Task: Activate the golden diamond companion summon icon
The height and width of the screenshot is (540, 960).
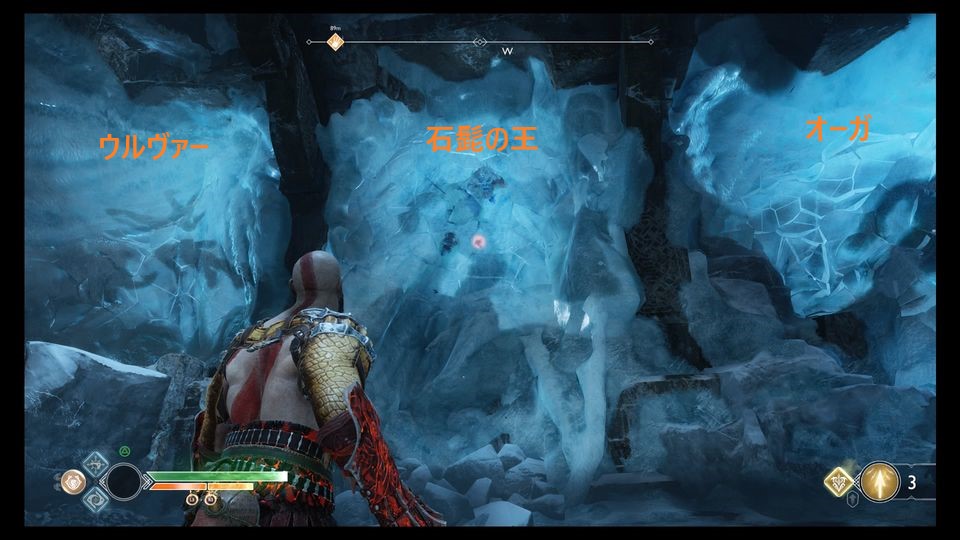Action: click(x=839, y=482)
